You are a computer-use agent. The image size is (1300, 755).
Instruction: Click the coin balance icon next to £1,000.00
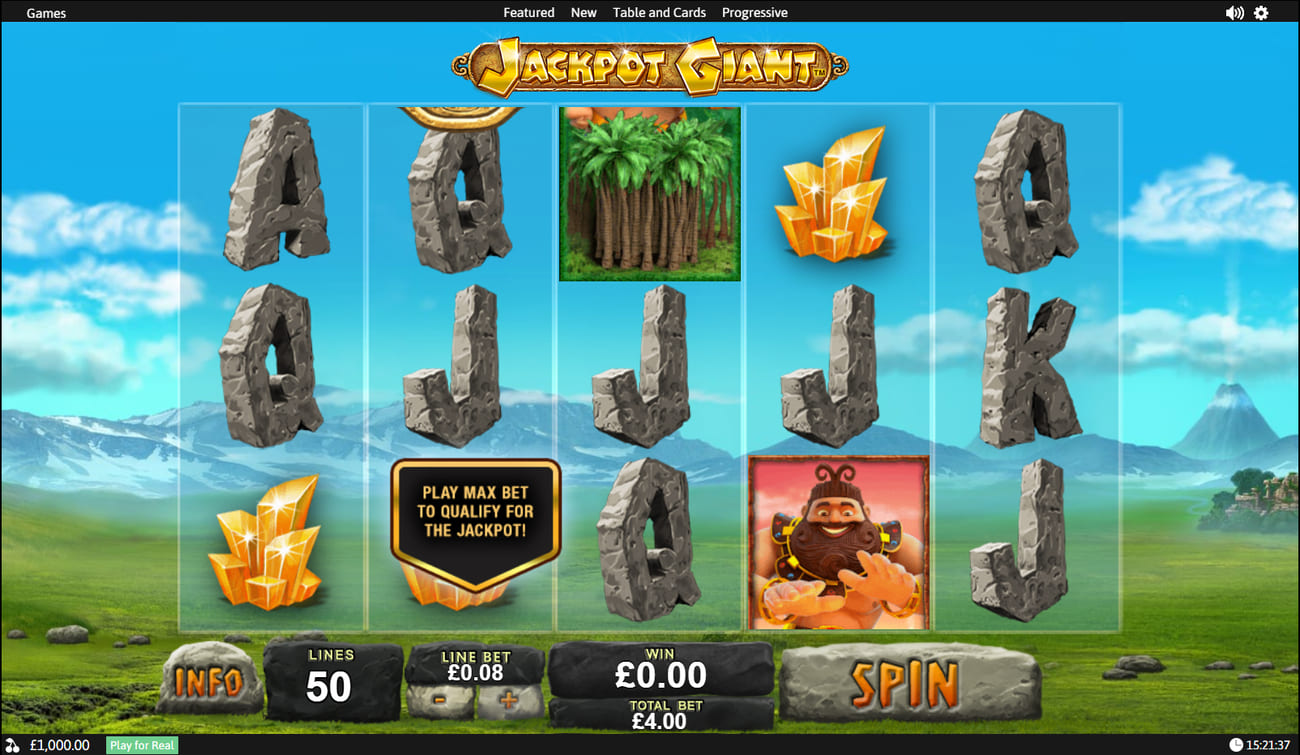(12, 745)
